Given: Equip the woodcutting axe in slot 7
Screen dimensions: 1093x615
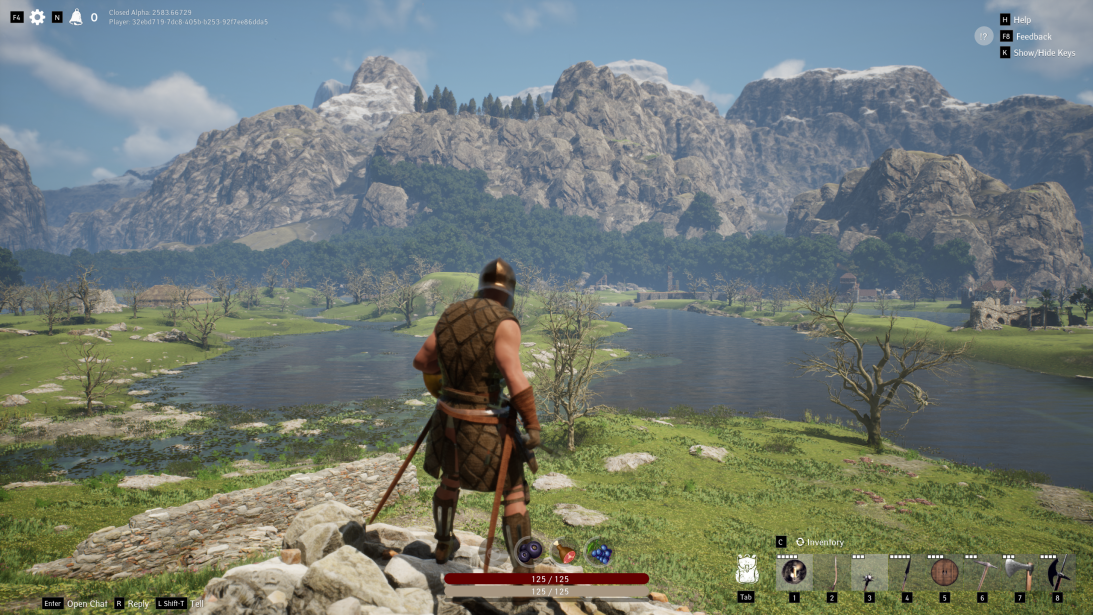Looking at the screenshot, I should coord(1019,572).
